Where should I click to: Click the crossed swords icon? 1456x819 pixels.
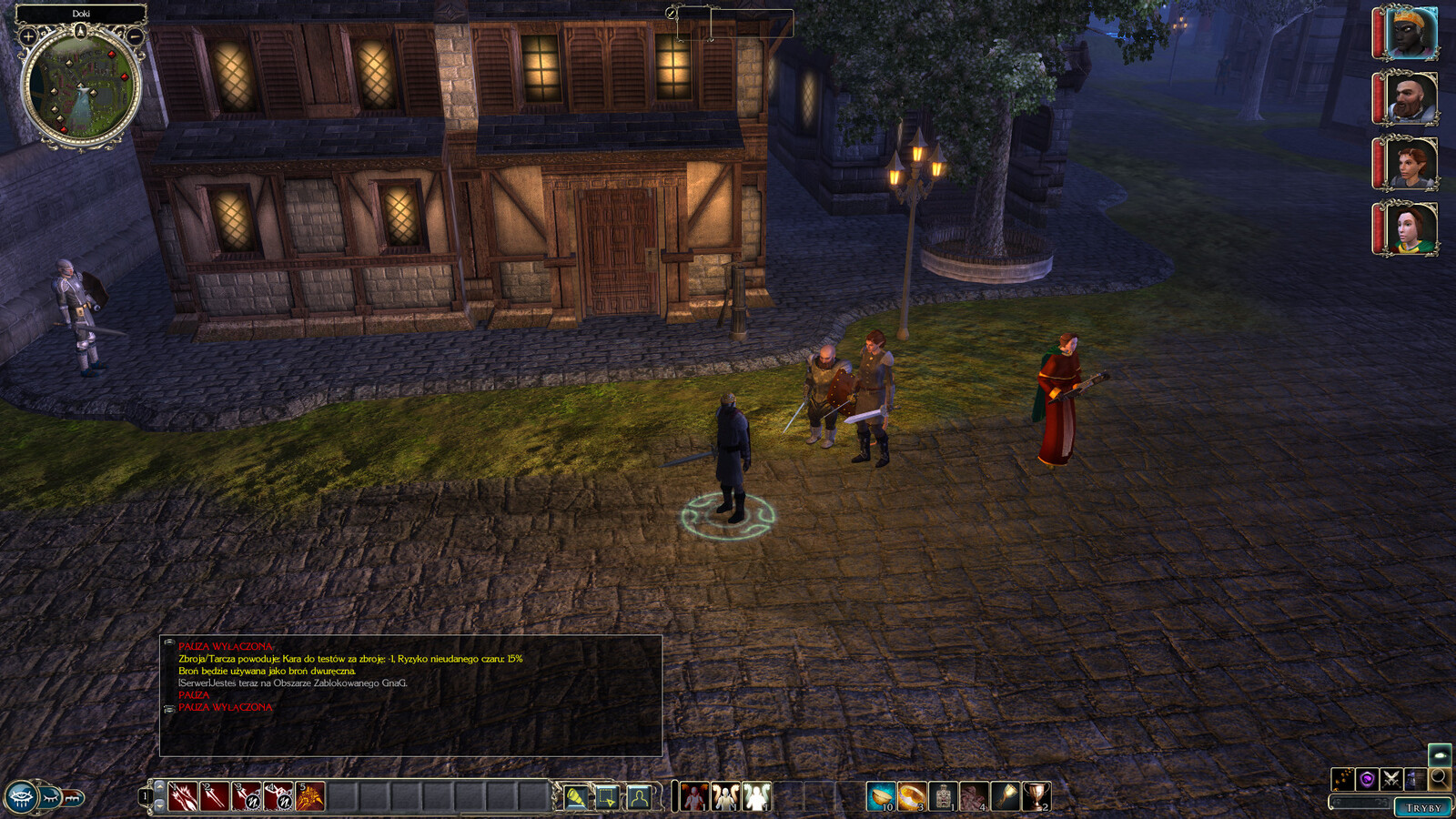[1390, 779]
